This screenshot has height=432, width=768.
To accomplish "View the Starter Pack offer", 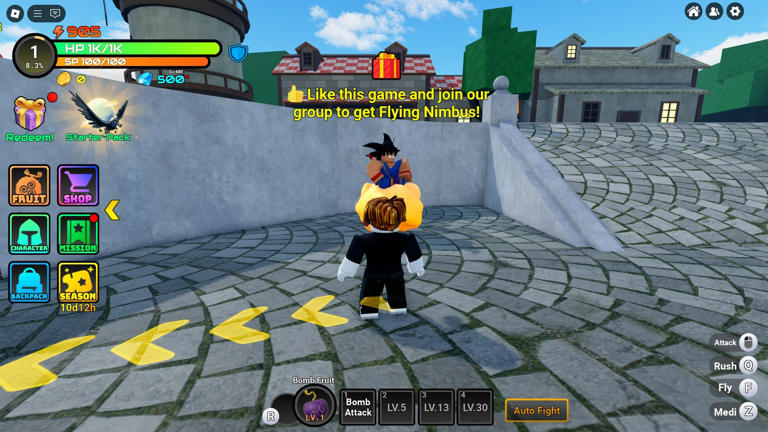I will pyautogui.click(x=97, y=117).
